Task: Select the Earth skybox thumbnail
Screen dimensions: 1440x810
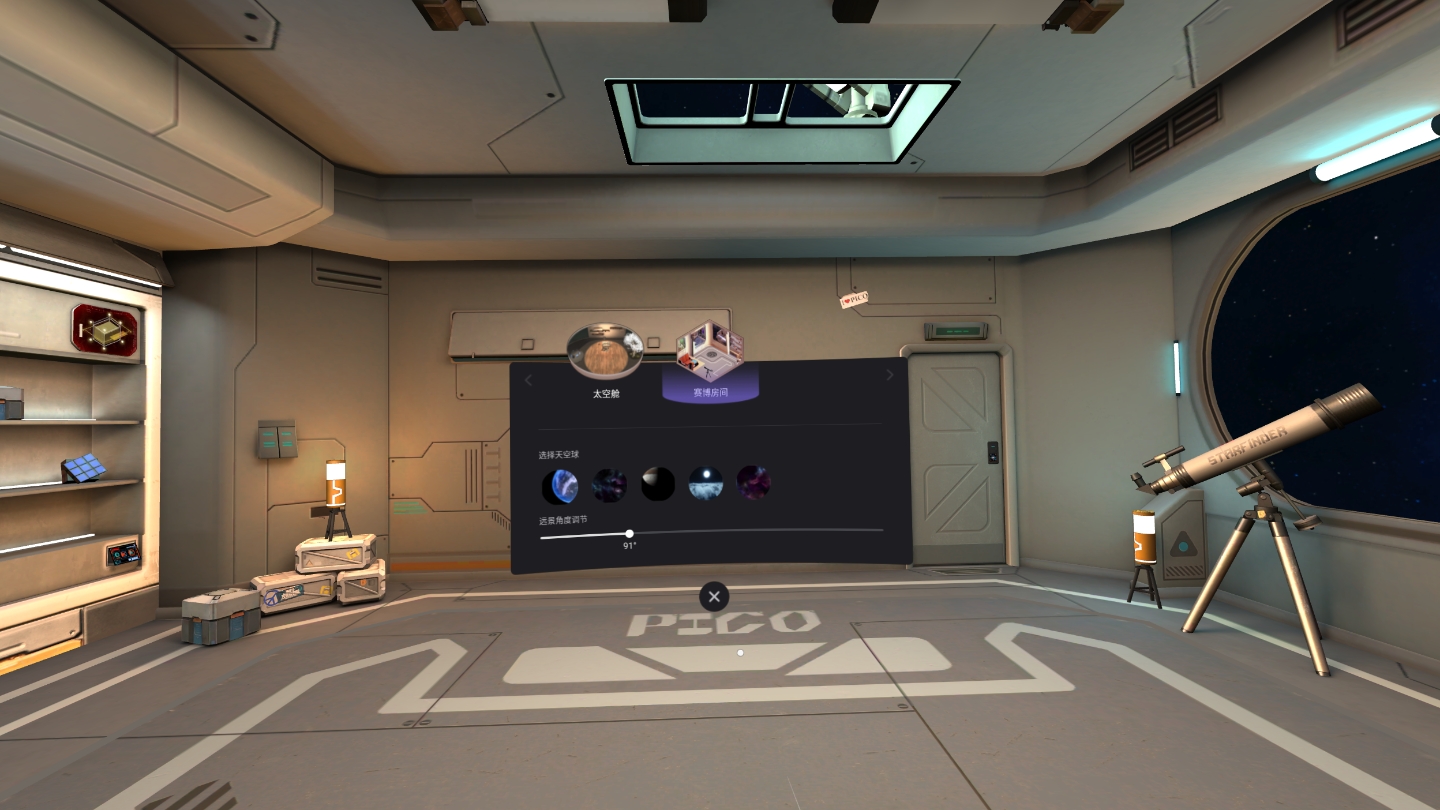Action: click(x=561, y=483)
